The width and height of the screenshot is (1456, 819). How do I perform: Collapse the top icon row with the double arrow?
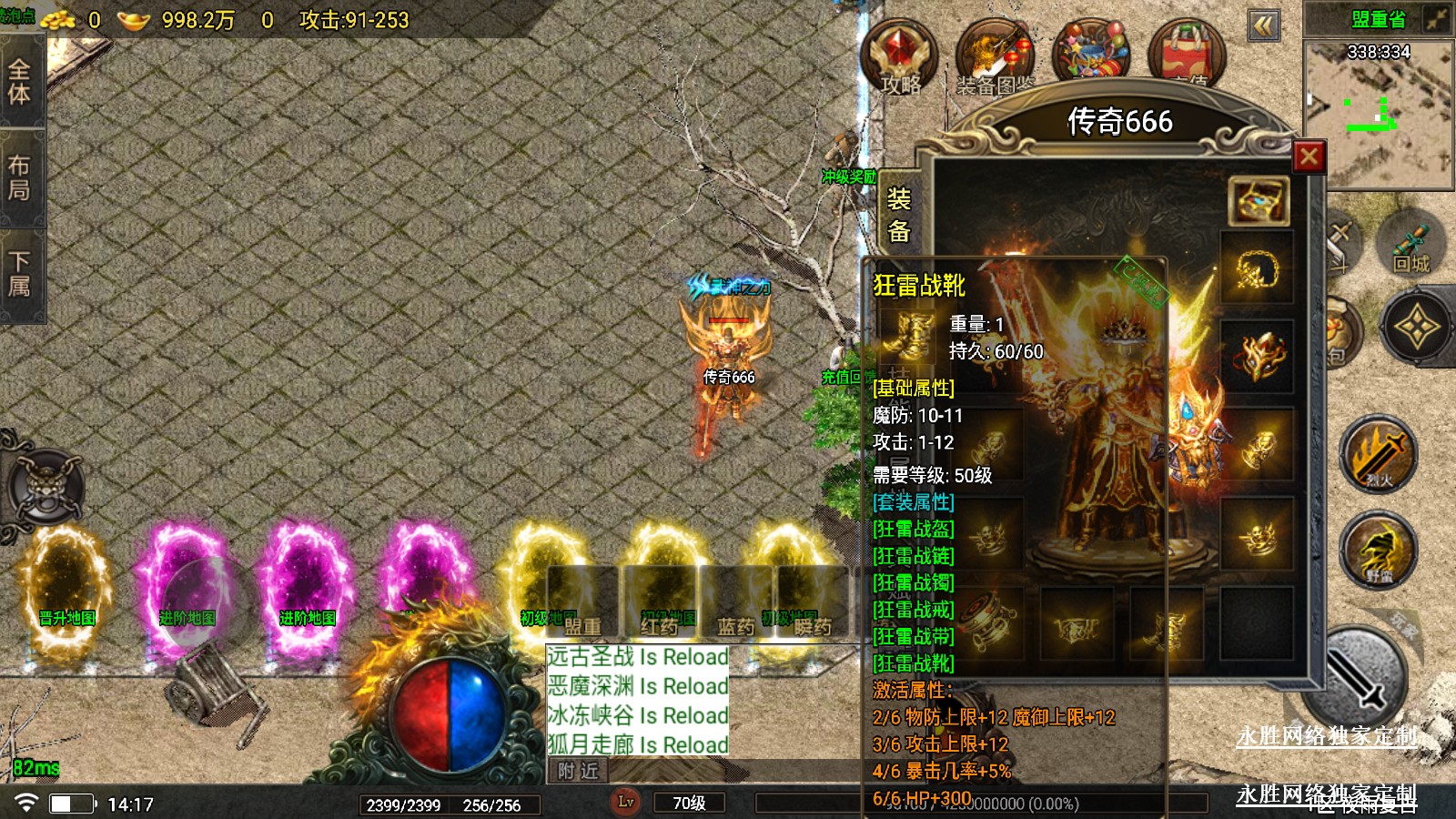pyautogui.click(x=1263, y=25)
